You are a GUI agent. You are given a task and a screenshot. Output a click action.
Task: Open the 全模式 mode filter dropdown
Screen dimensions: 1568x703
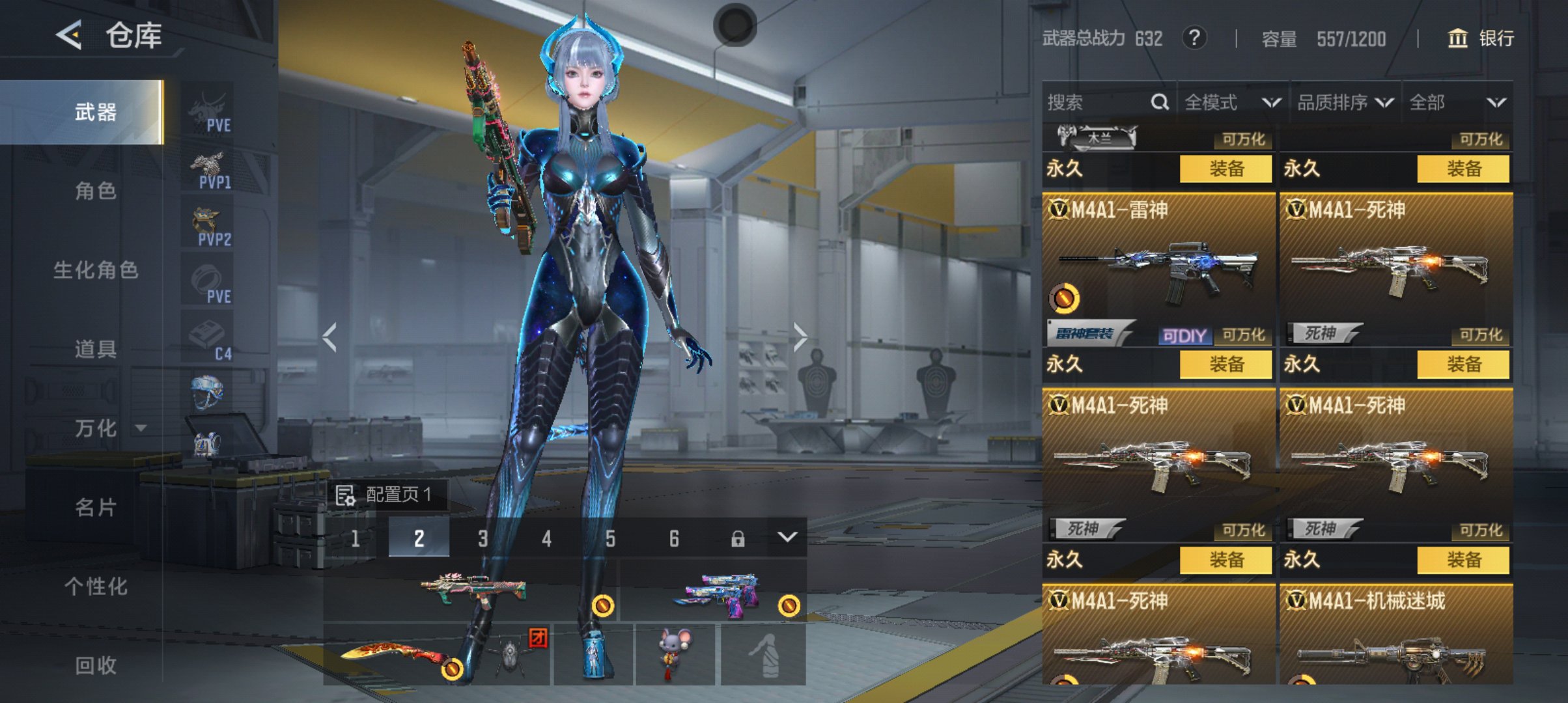click(1232, 102)
